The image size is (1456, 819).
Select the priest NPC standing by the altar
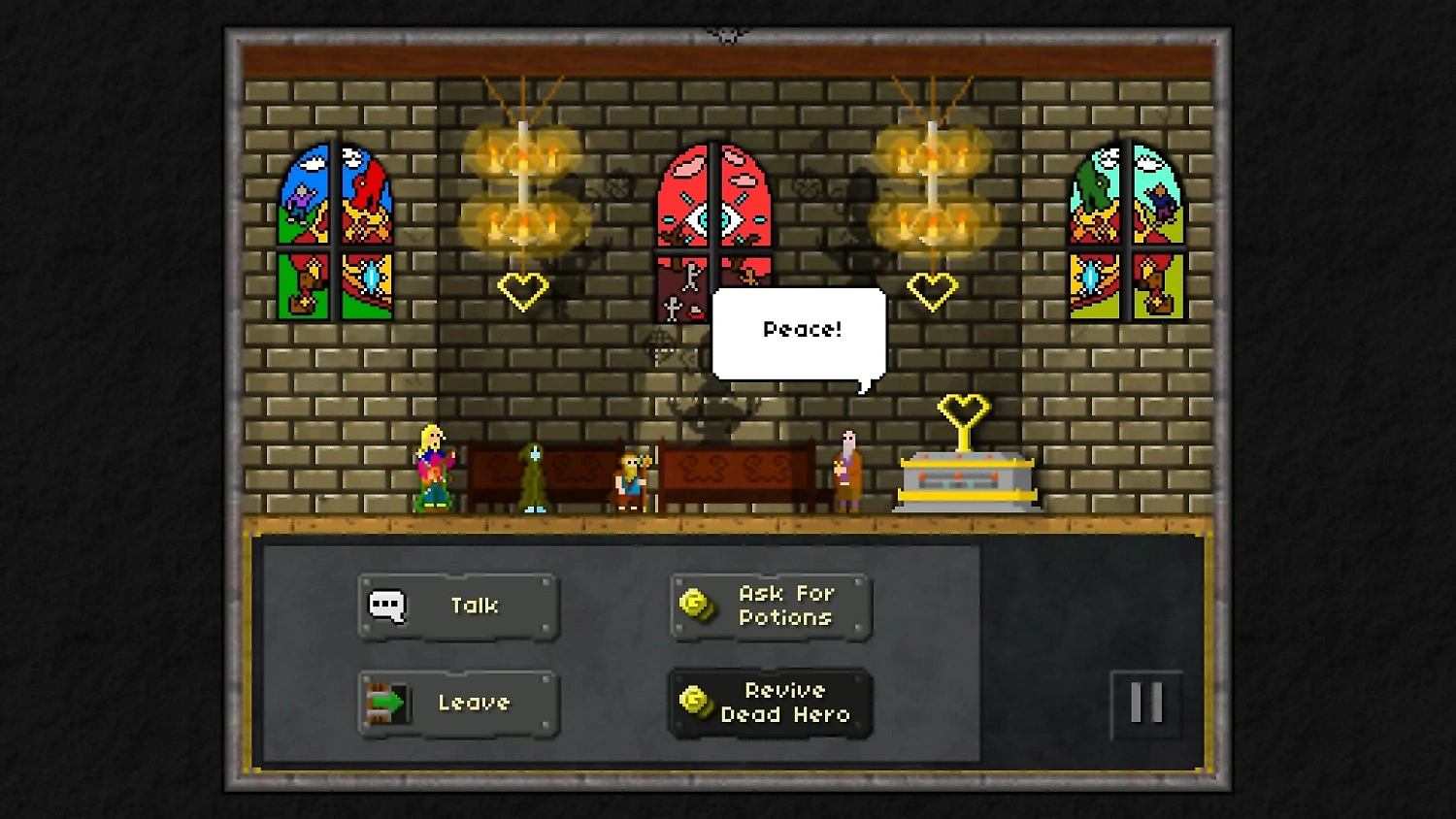(x=846, y=471)
